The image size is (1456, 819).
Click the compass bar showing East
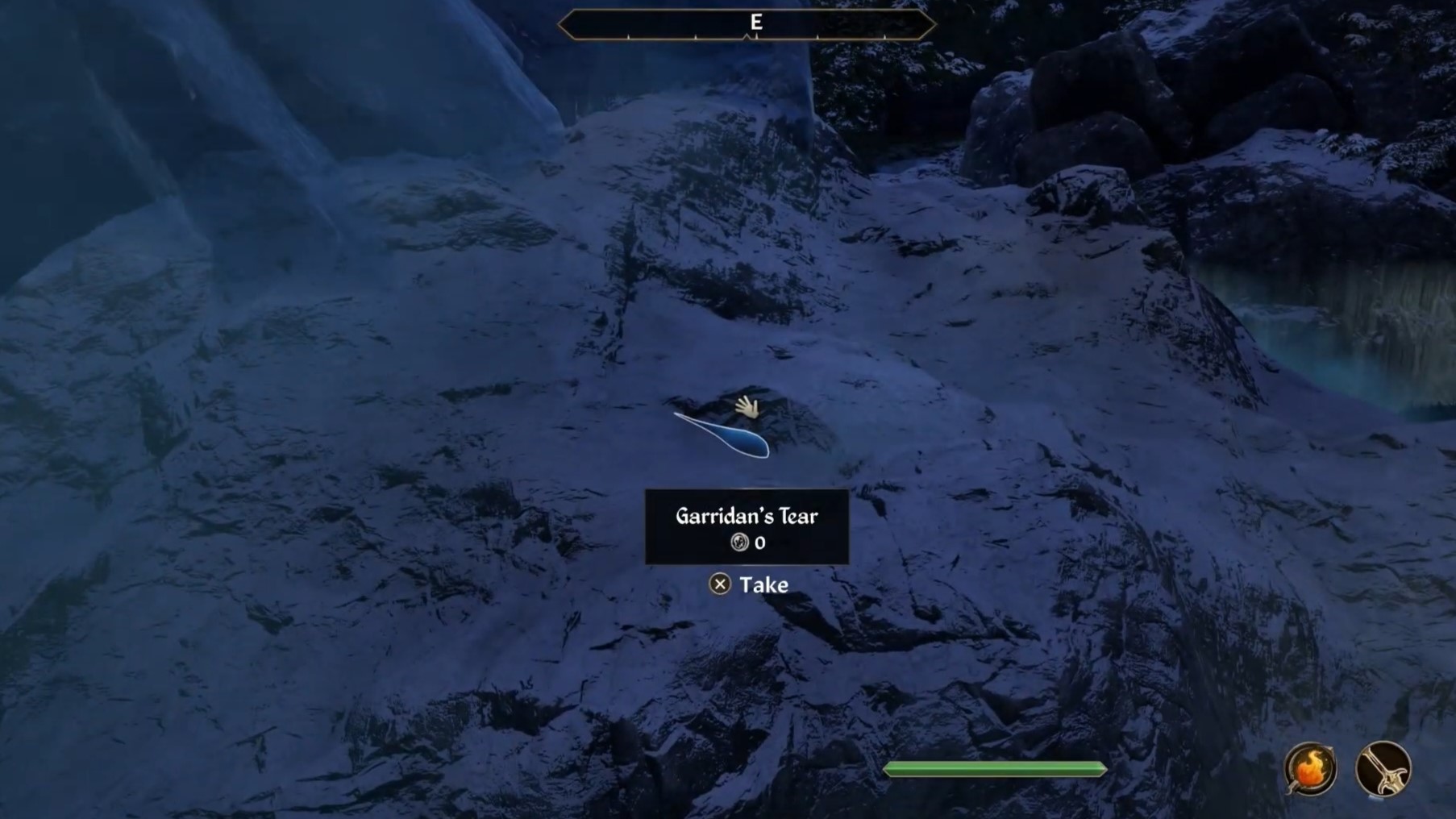click(747, 23)
